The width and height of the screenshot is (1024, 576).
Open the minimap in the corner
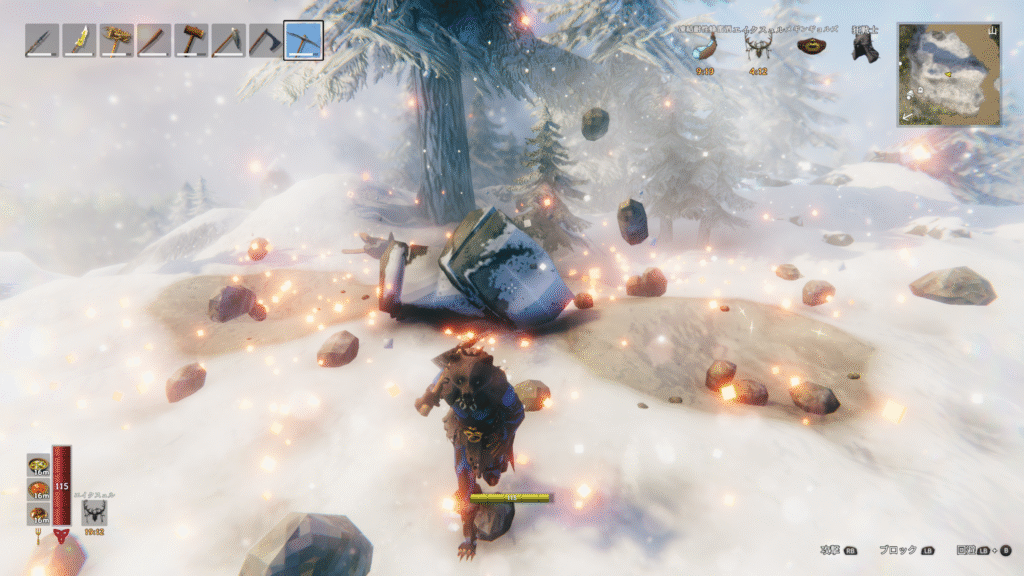pyautogui.click(x=949, y=75)
